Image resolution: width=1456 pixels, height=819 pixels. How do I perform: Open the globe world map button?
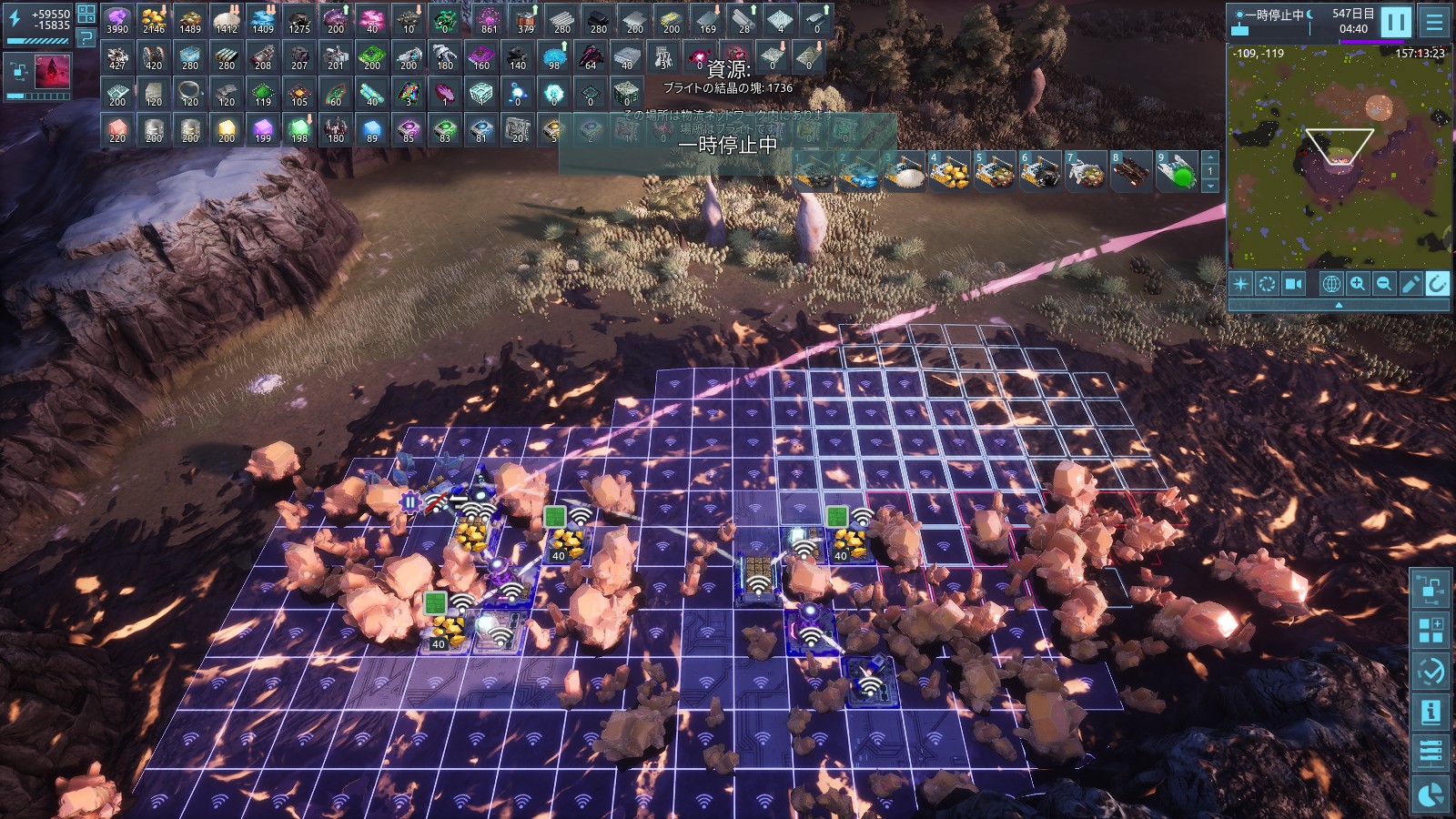click(x=1331, y=284)
